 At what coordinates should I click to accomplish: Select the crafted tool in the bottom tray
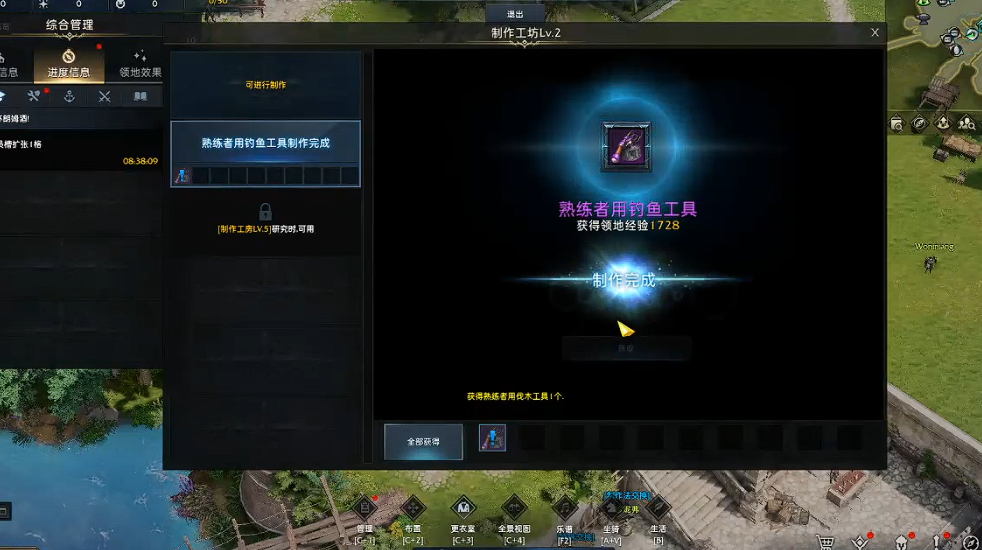coord(492,438)
